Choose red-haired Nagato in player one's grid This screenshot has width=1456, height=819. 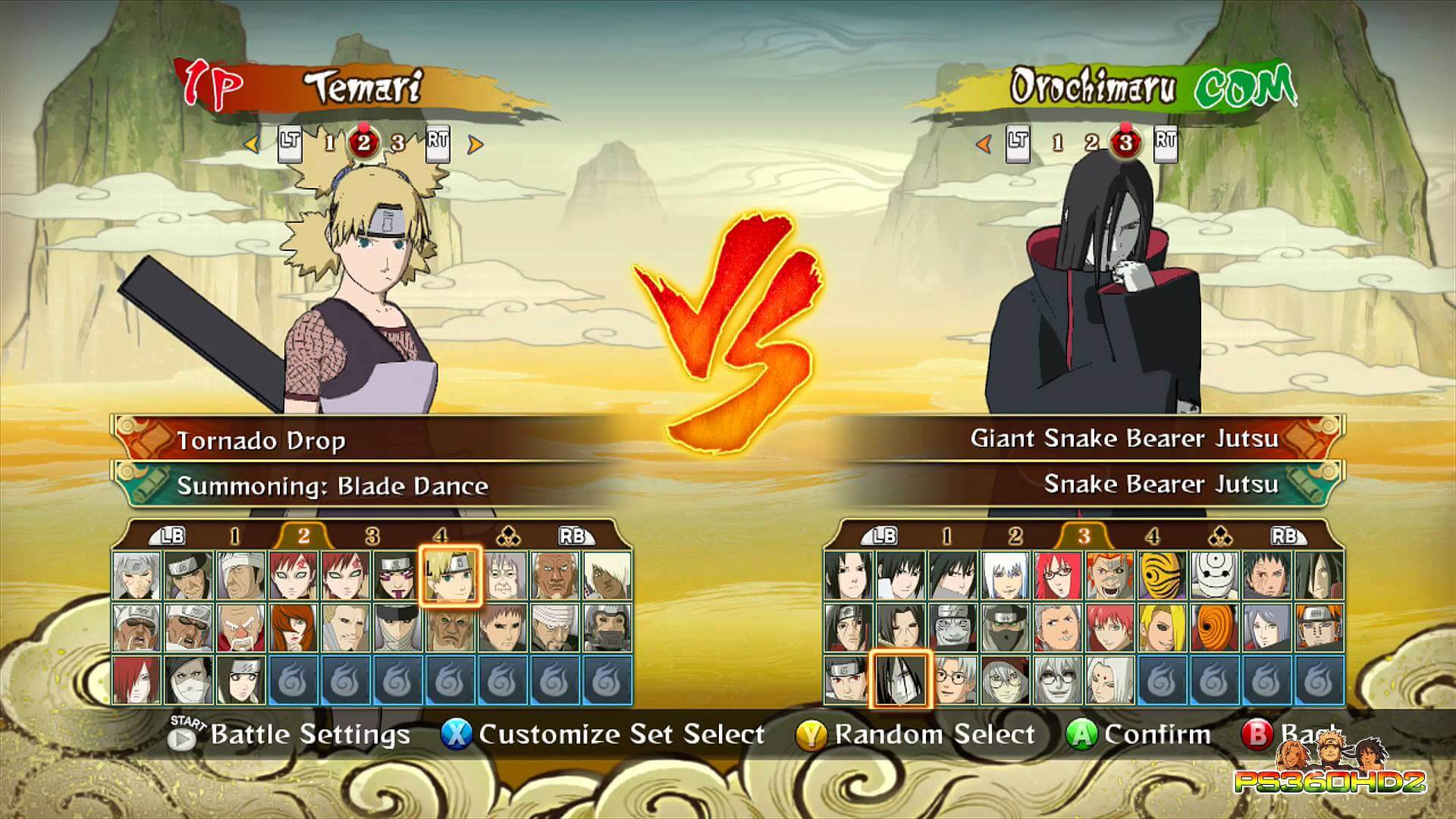tap(137, 679)
